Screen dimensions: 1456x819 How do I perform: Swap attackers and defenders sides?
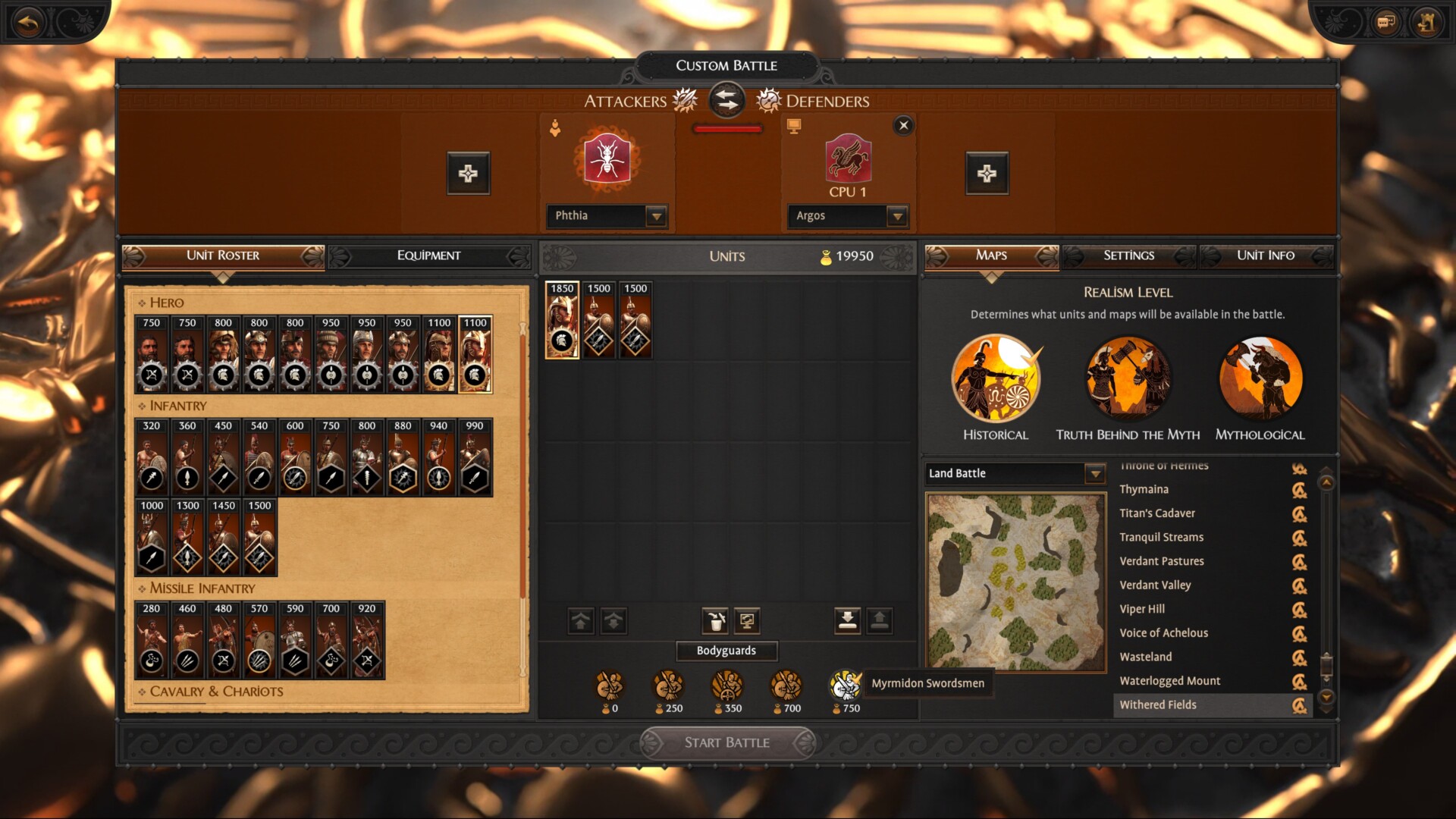point(726,100)
